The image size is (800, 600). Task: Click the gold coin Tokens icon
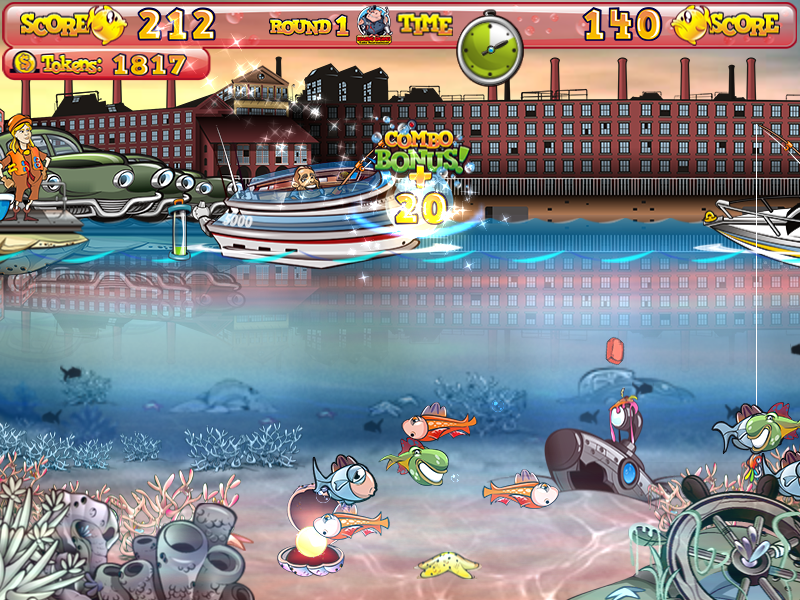tap(24, 65)
